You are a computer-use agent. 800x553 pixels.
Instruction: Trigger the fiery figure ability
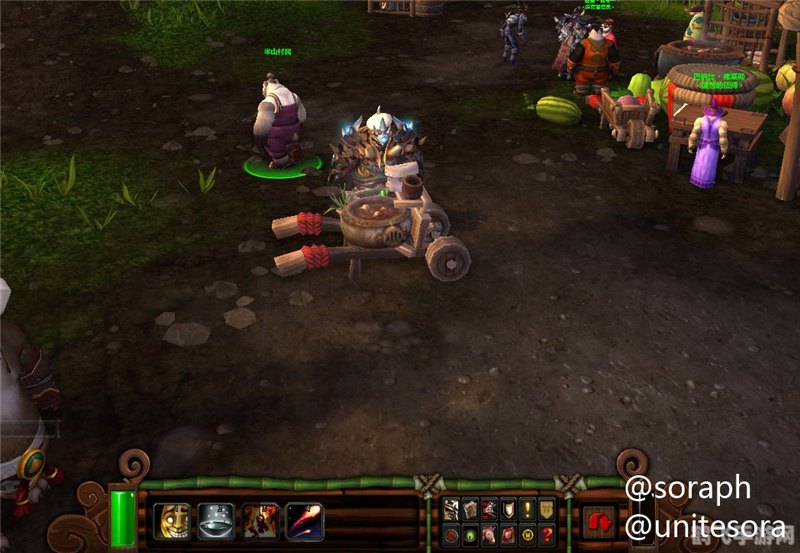tap(260, 520)
